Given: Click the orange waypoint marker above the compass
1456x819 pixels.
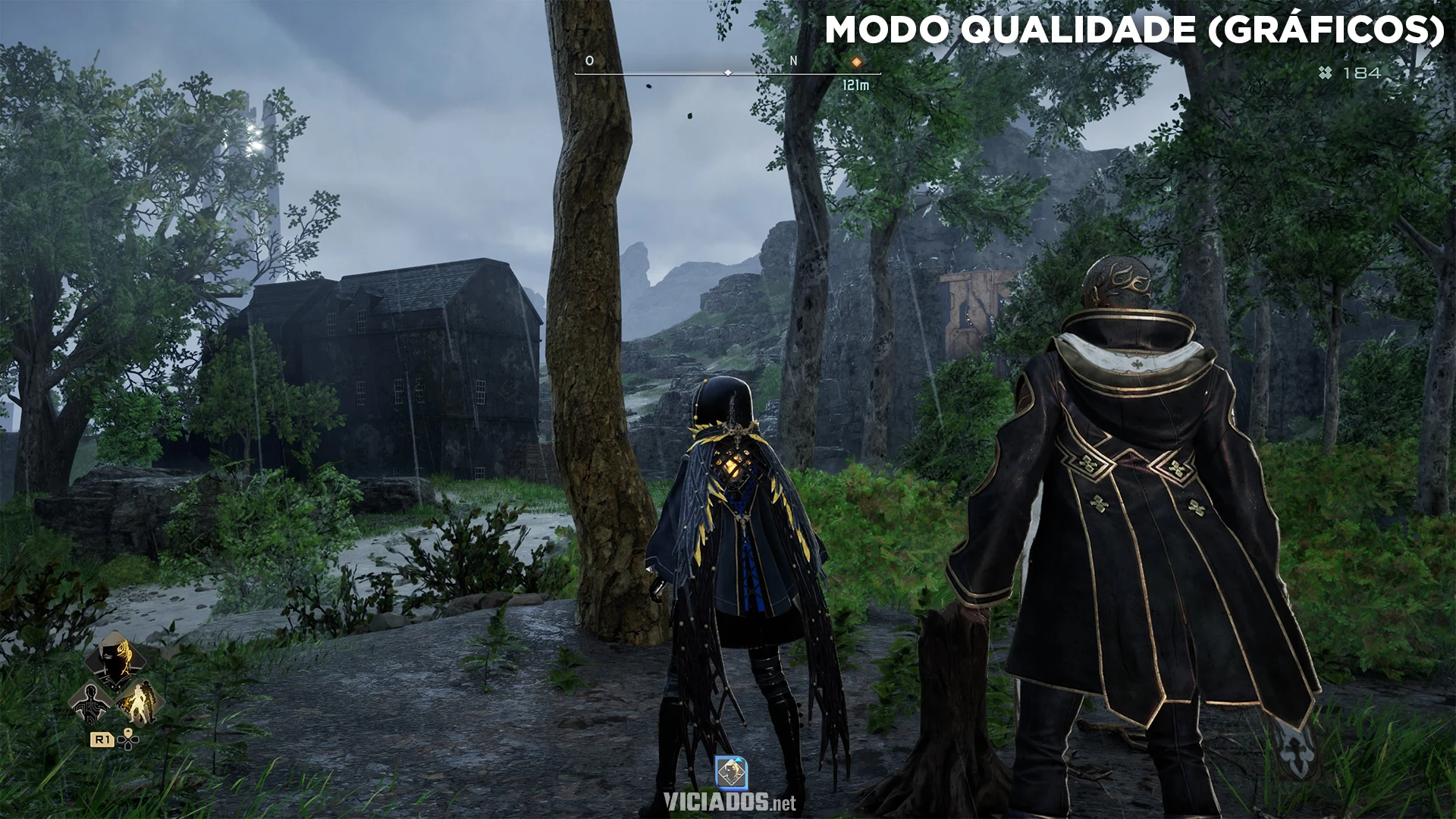Looking at the screenshot, I should 857,62.
